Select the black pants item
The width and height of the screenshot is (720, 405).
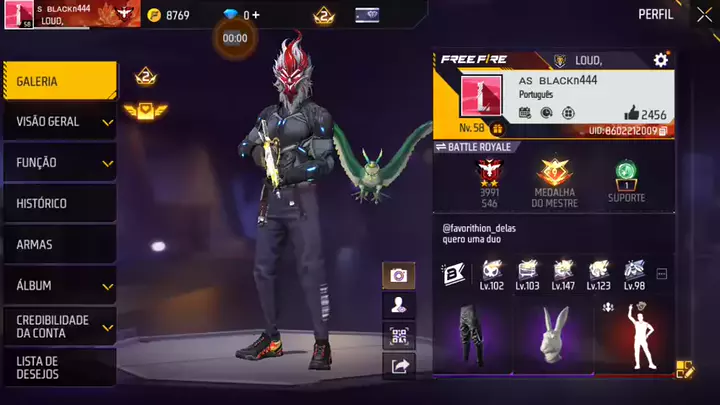click(471, 336)
